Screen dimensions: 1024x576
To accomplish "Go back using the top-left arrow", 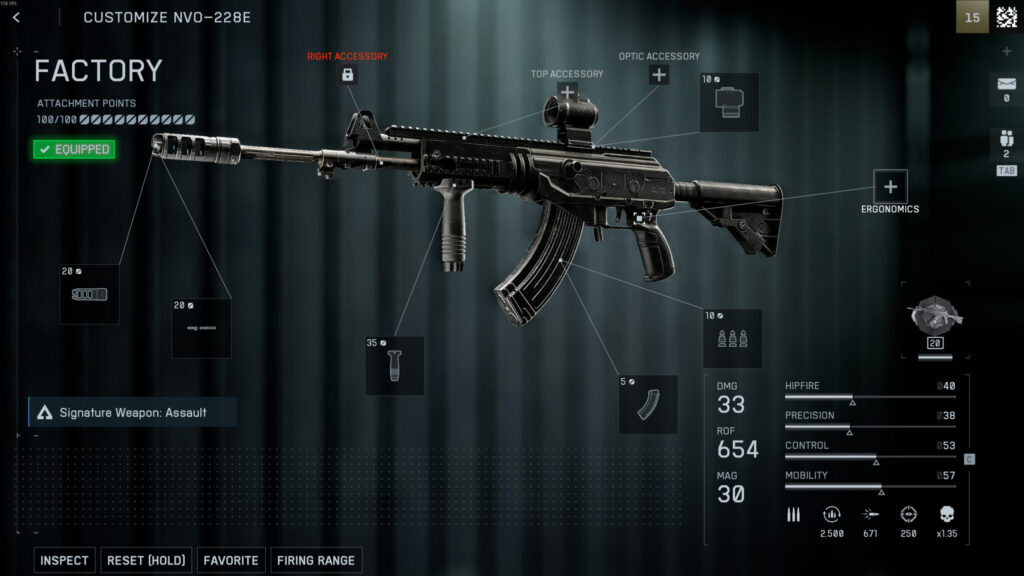I will (x=16, y=17).
